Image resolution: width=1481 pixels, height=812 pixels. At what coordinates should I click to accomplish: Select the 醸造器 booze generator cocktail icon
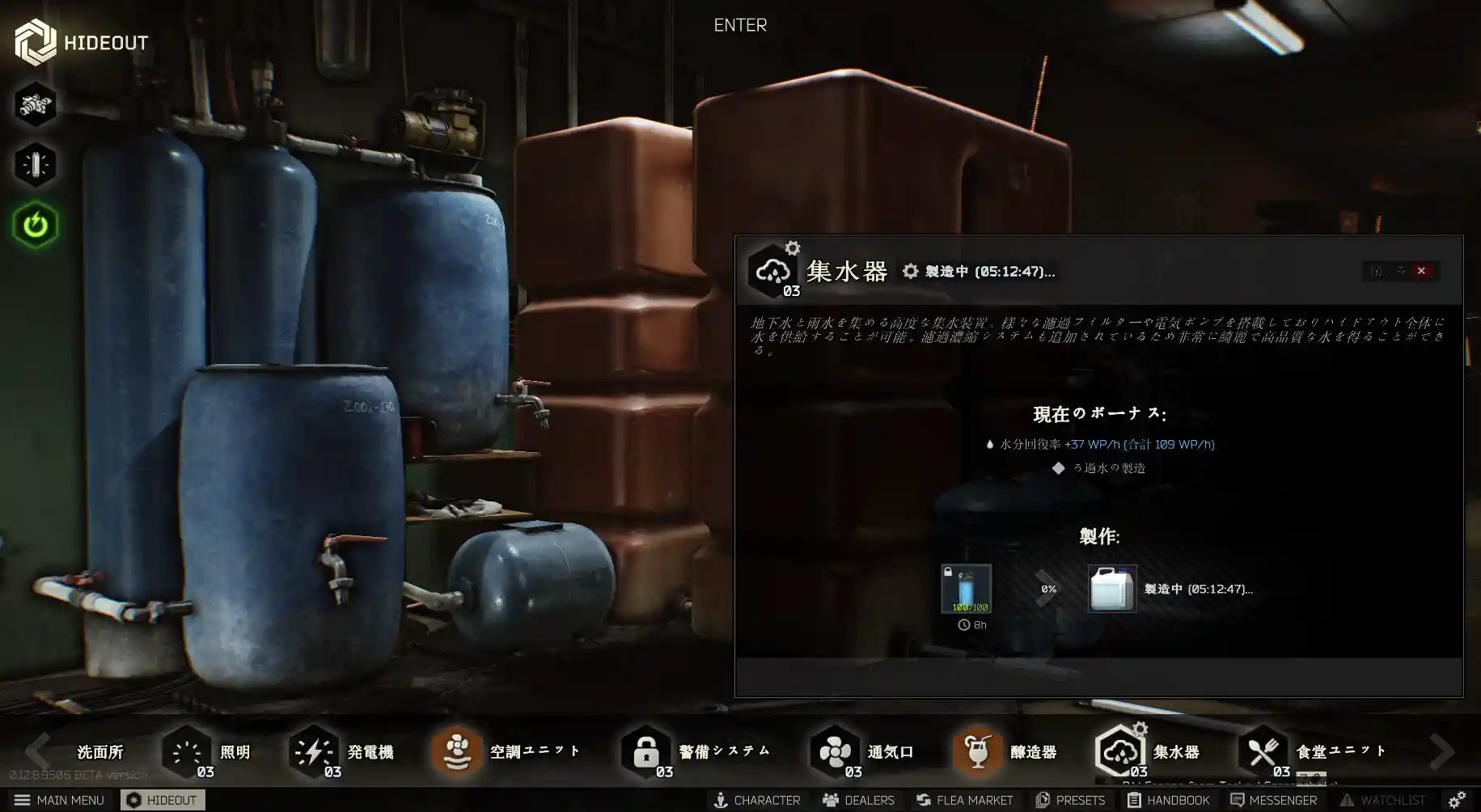977,751
